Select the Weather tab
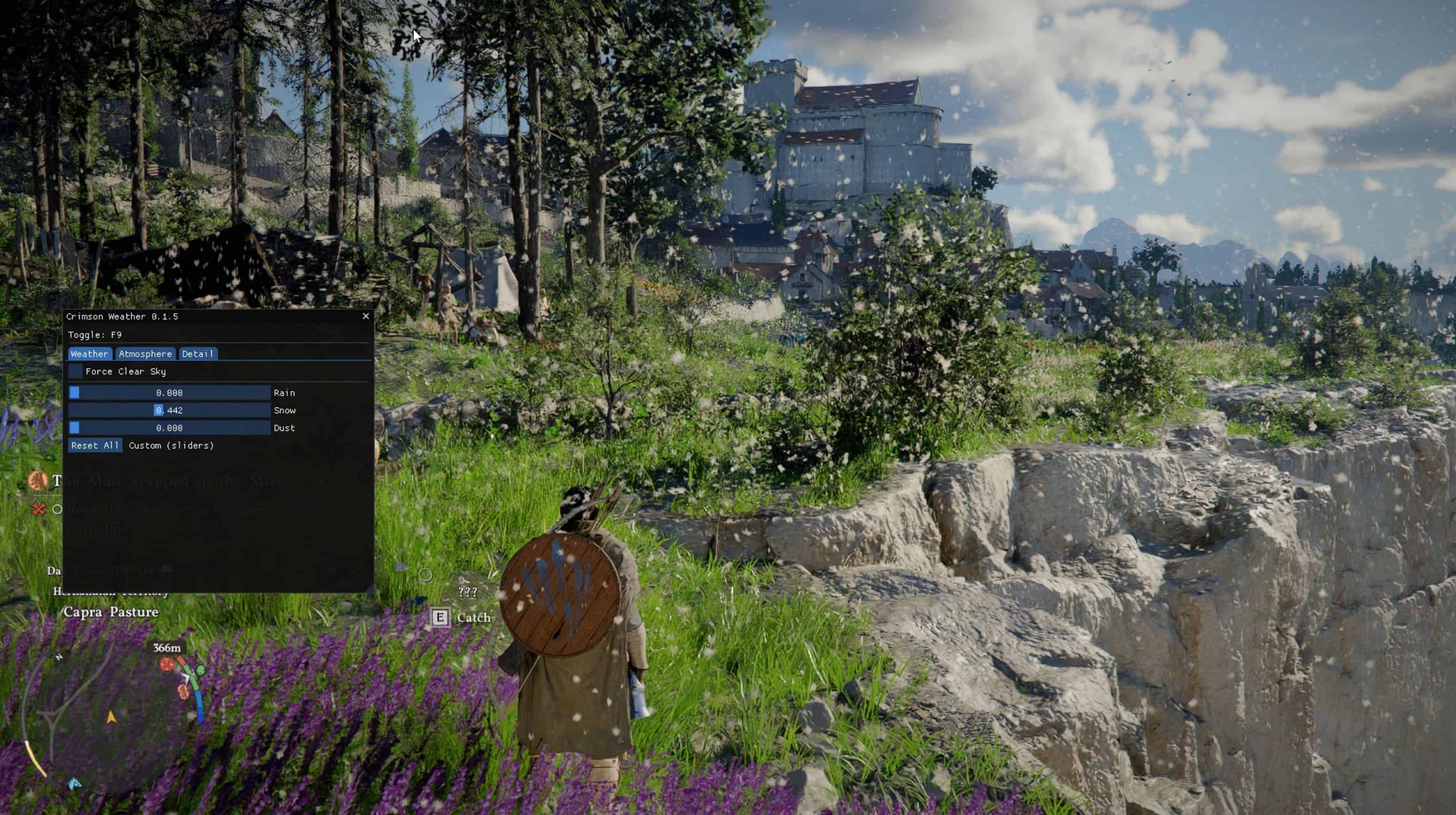Screen dimensions: 1456x815 (90, 354)
